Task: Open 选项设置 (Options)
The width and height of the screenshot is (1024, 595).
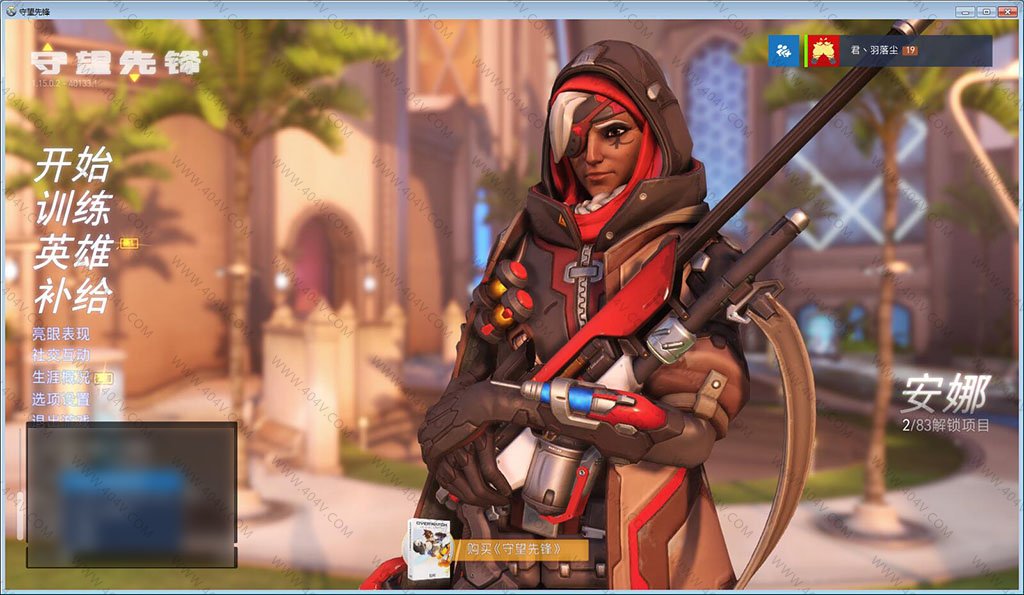Action: [61, 400]
